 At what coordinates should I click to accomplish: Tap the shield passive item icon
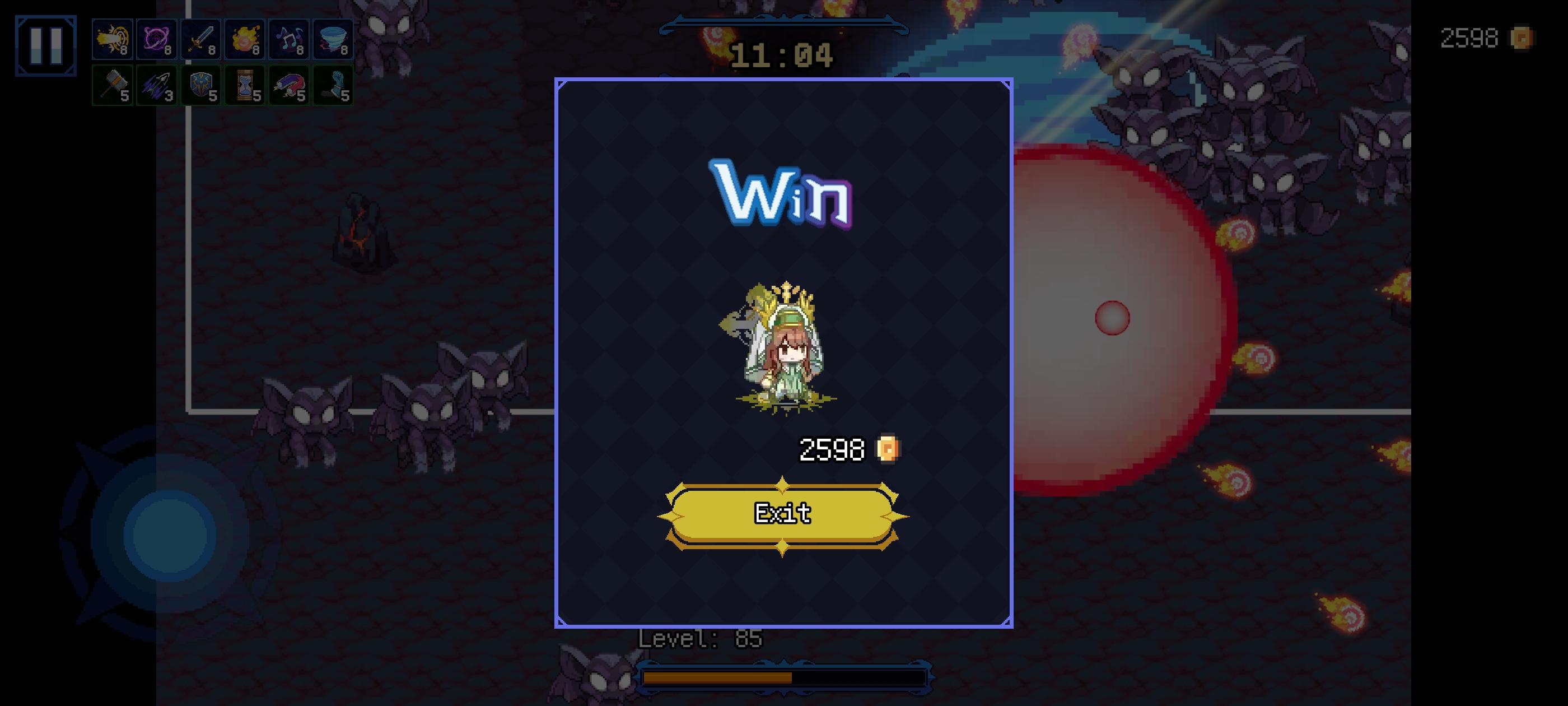201,85
